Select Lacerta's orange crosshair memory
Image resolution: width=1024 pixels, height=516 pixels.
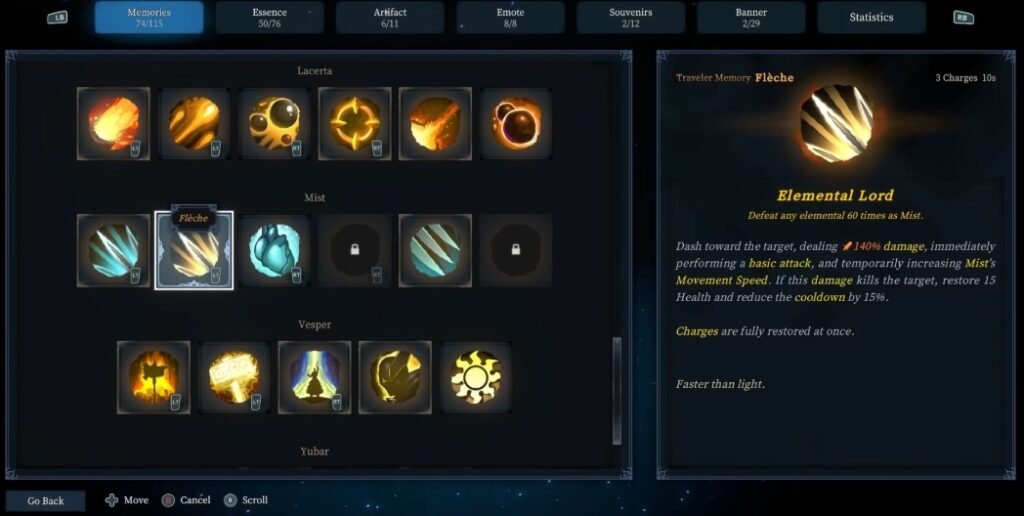[x=355, y=124]
